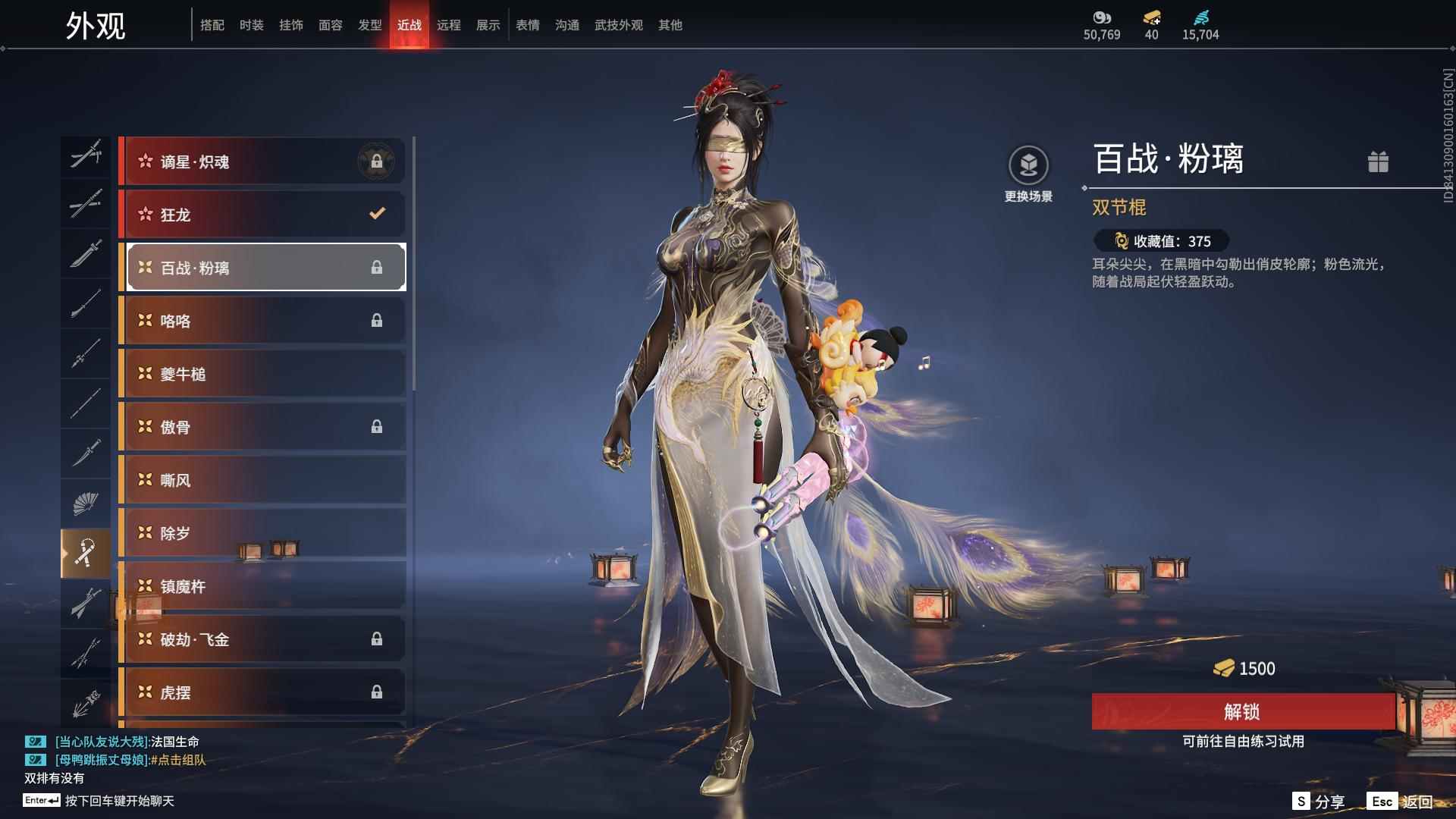Select the 百战·粉璃 list entry
The width and height of the screenshot is (1456, 819).
coord(262,267)
